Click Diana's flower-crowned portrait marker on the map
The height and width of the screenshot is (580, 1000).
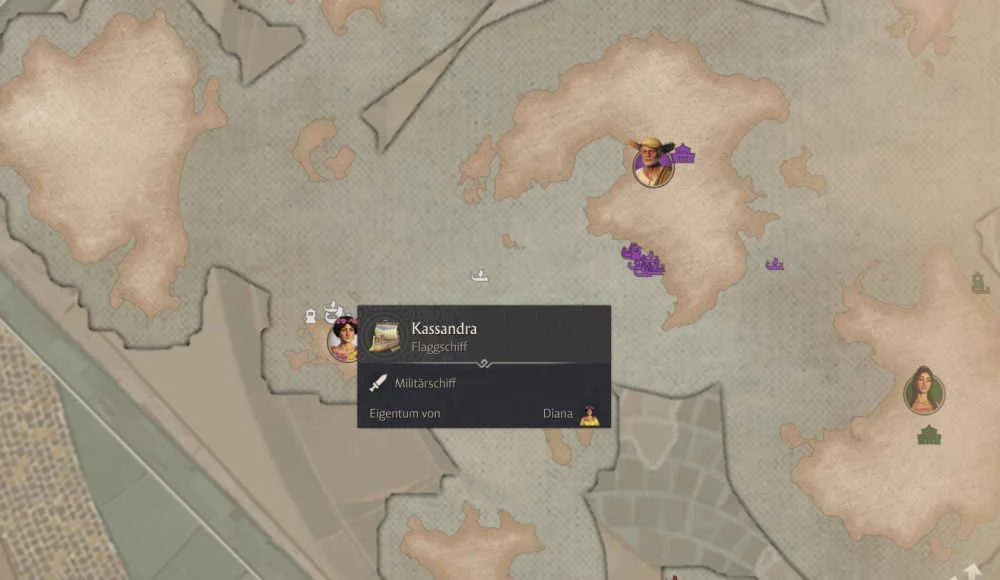click(344, 338)
